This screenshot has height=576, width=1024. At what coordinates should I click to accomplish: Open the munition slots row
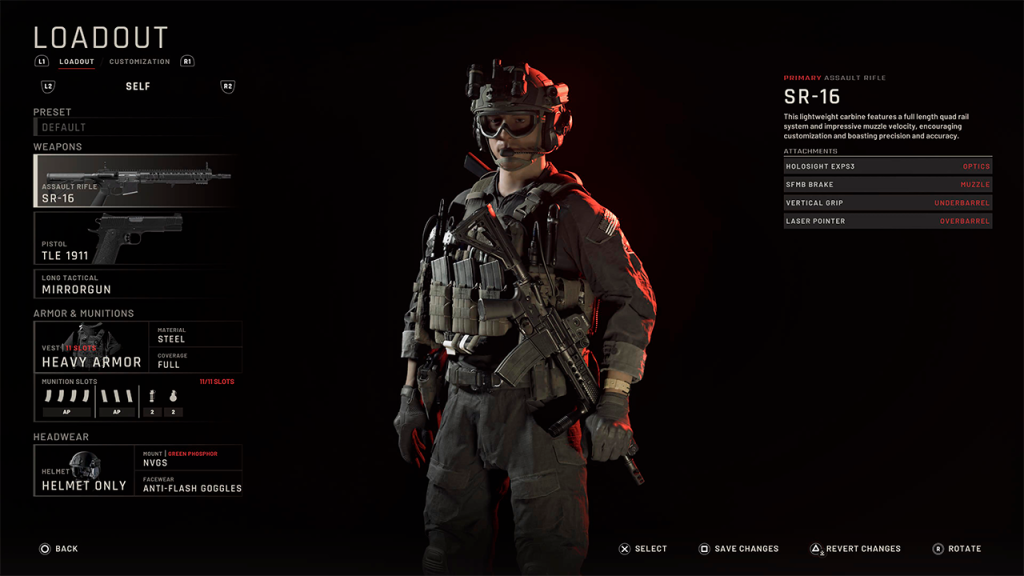pyautogui.click(x=138, y=398)
